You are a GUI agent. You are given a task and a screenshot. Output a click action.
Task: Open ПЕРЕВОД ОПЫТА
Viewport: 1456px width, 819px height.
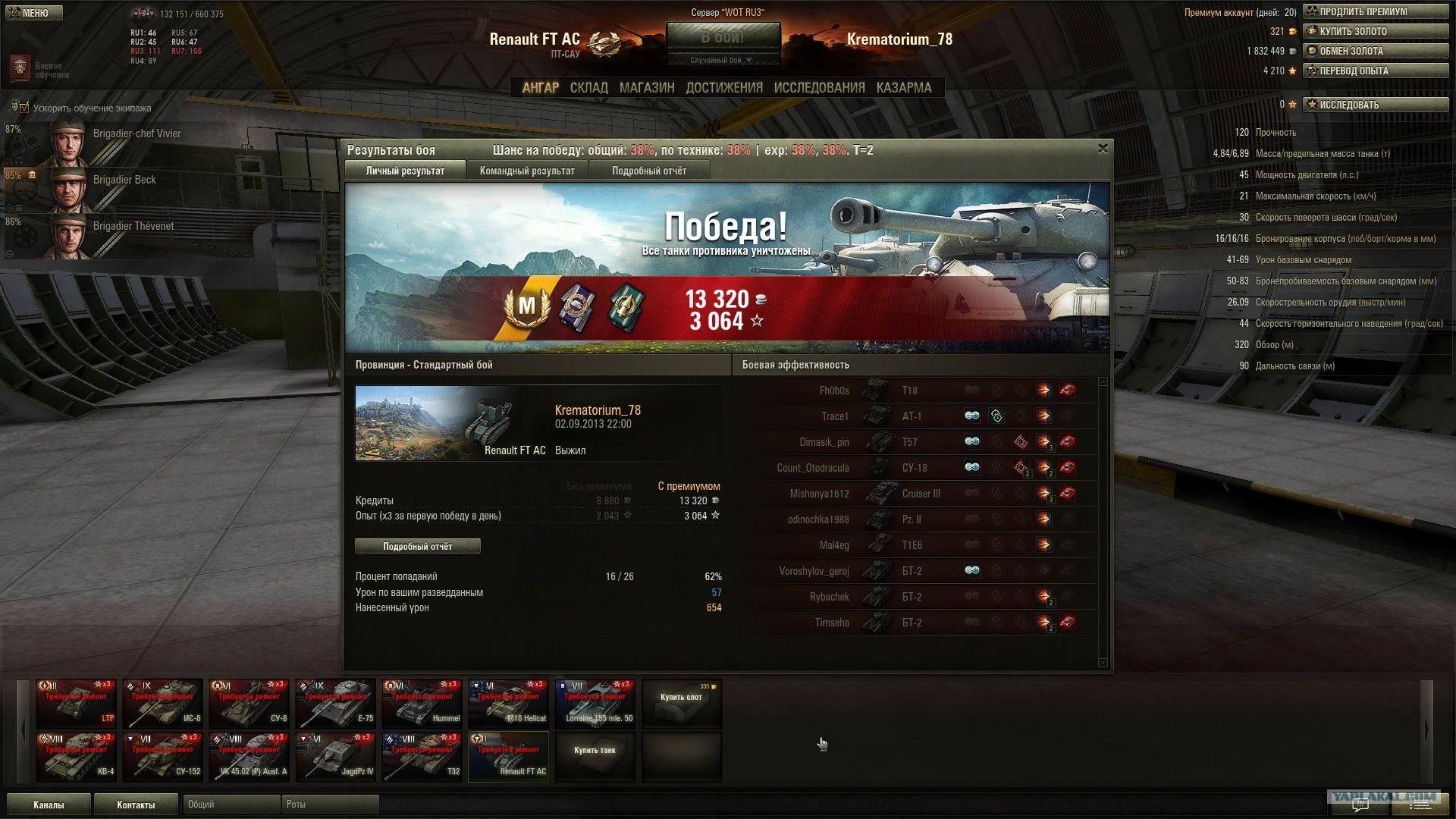tap(1375, 71)
